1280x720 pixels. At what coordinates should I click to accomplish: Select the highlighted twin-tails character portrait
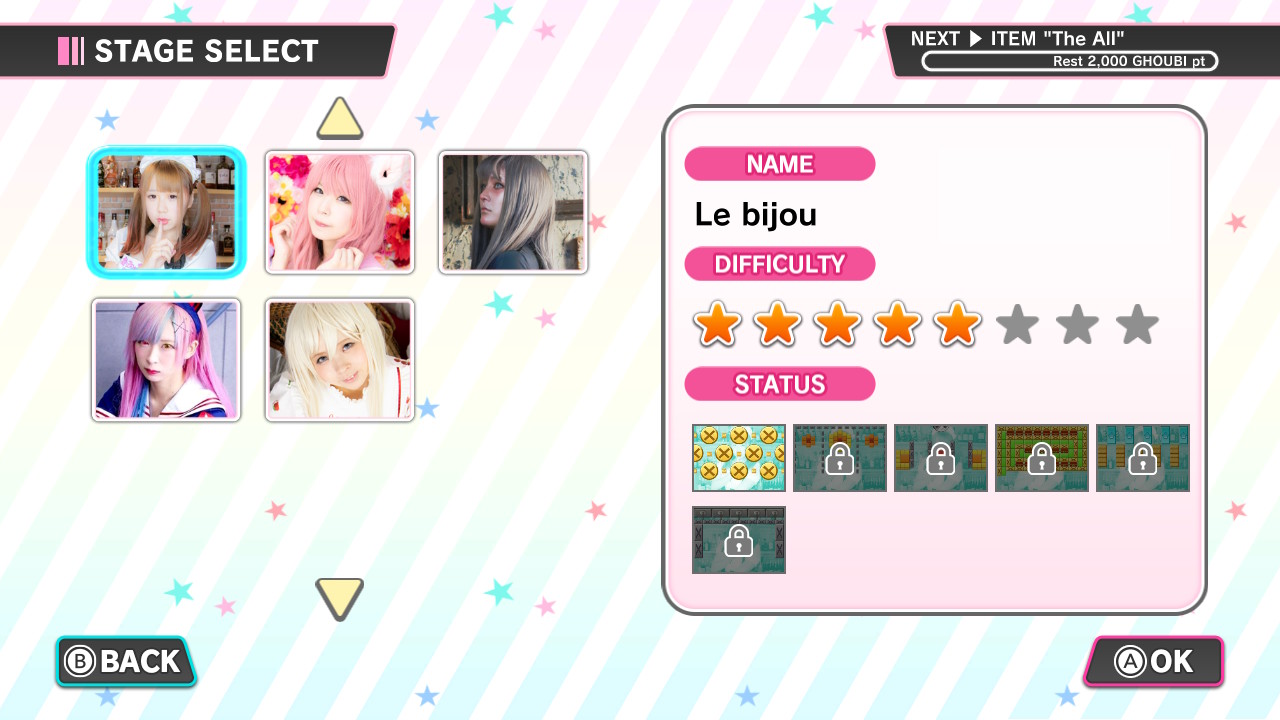pos(166,211)
